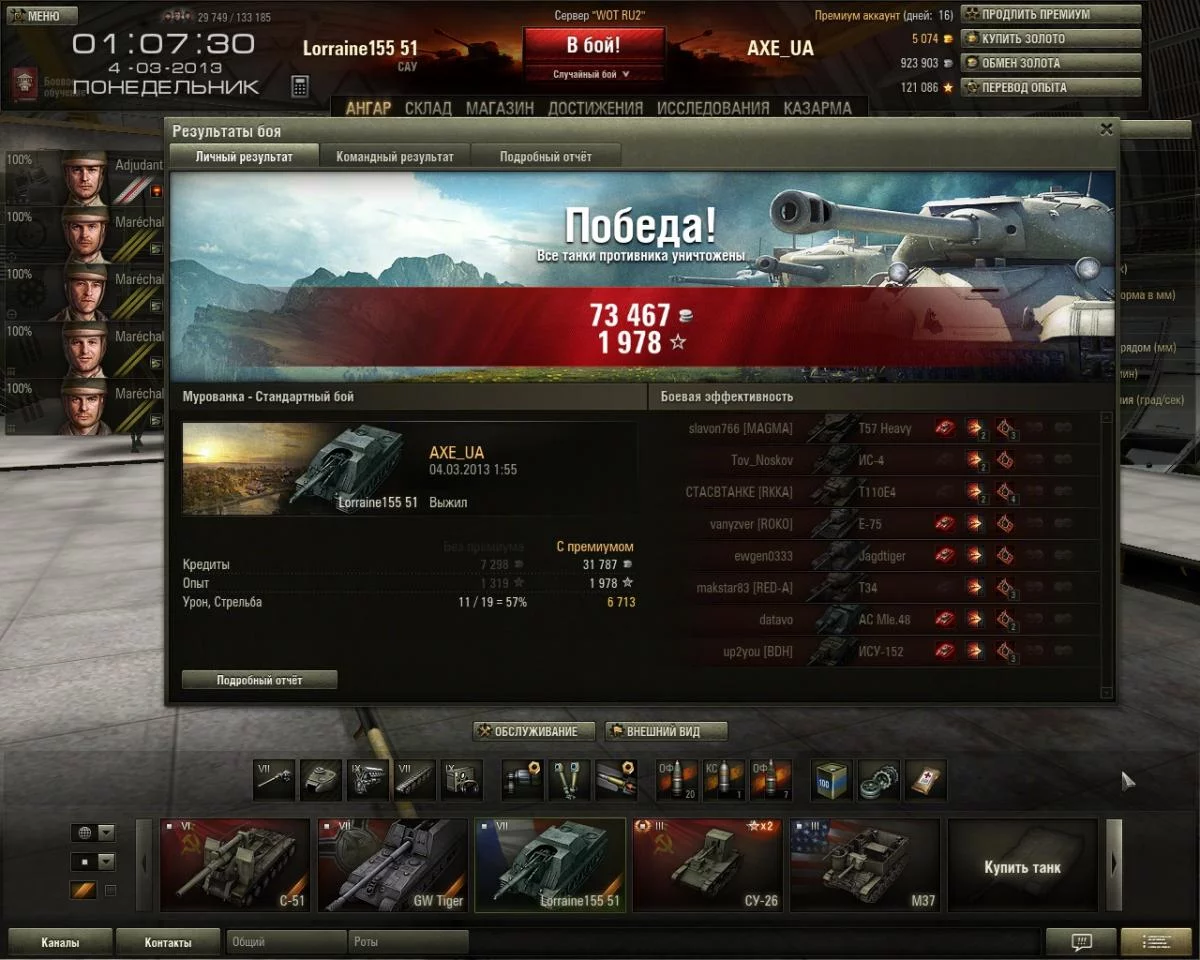Switch to the Командный результат tab
The width and height of the screenshot is (1200, 960).
coord(395,157)
